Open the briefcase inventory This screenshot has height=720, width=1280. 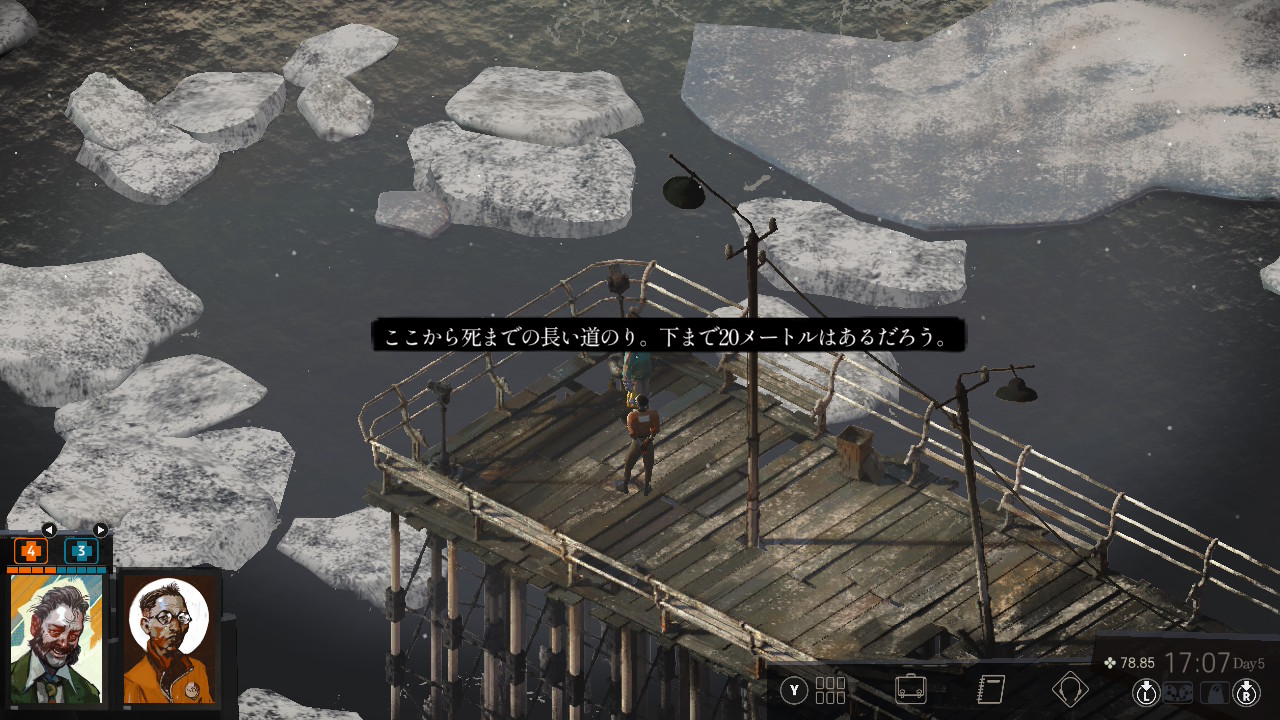click(x=910, y=690)
